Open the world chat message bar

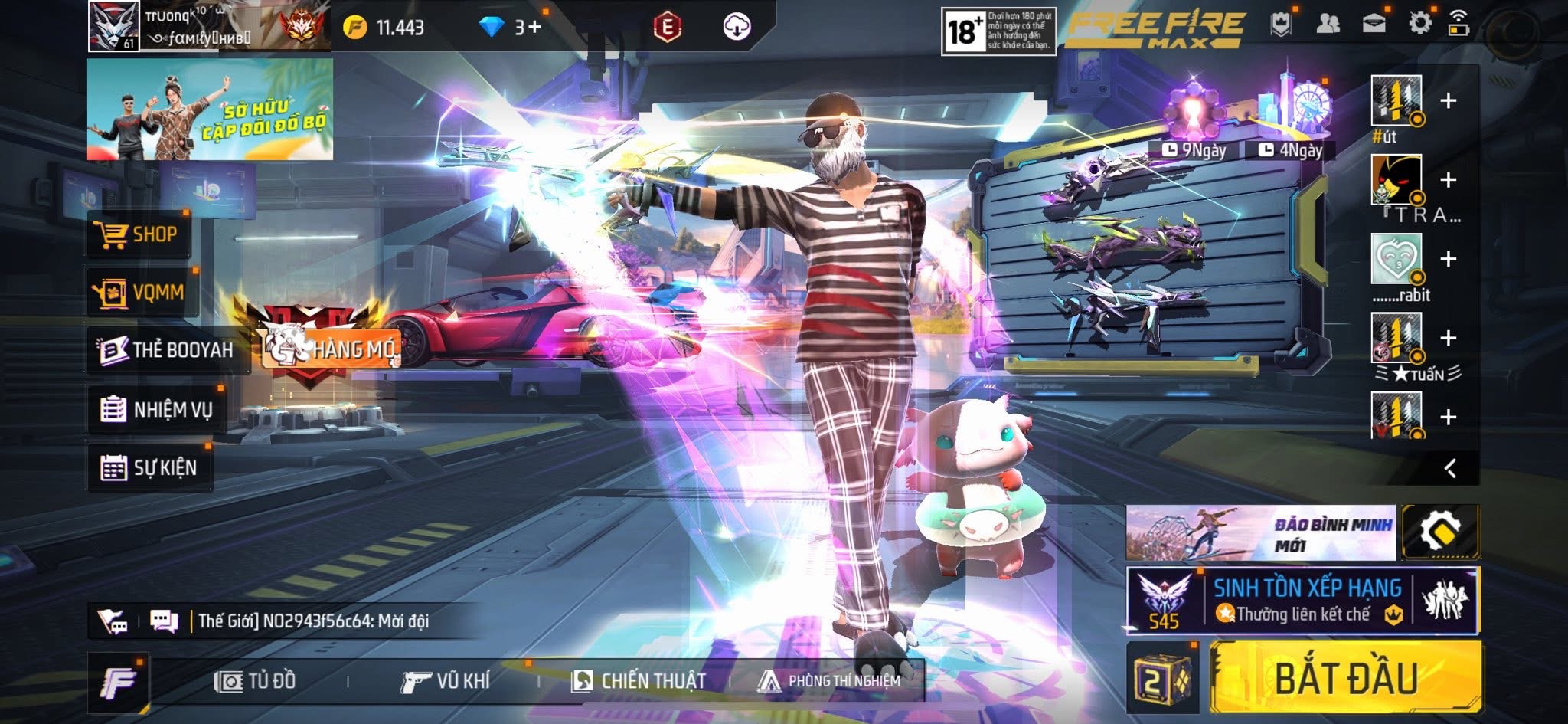coord(310,621)
